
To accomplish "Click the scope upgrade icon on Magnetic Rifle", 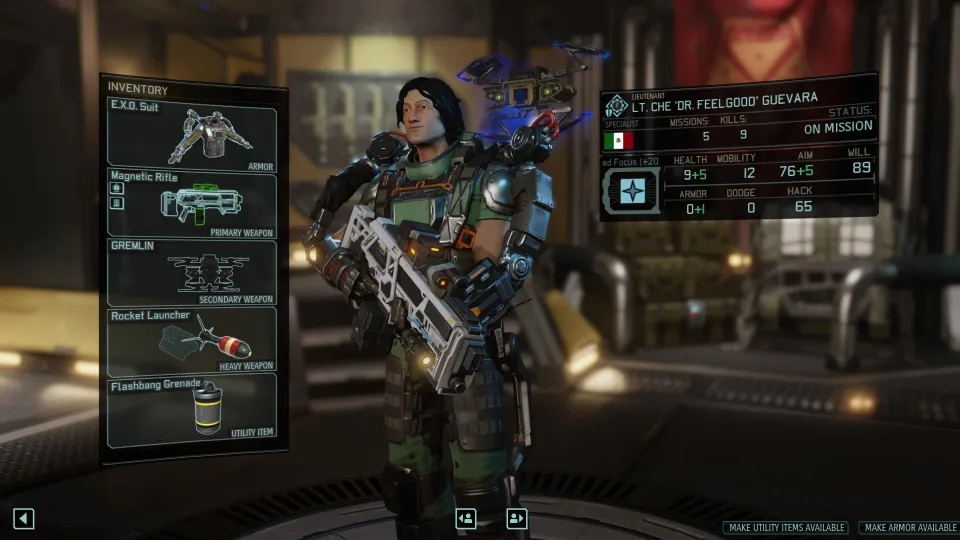I will [x=116, y=188].
